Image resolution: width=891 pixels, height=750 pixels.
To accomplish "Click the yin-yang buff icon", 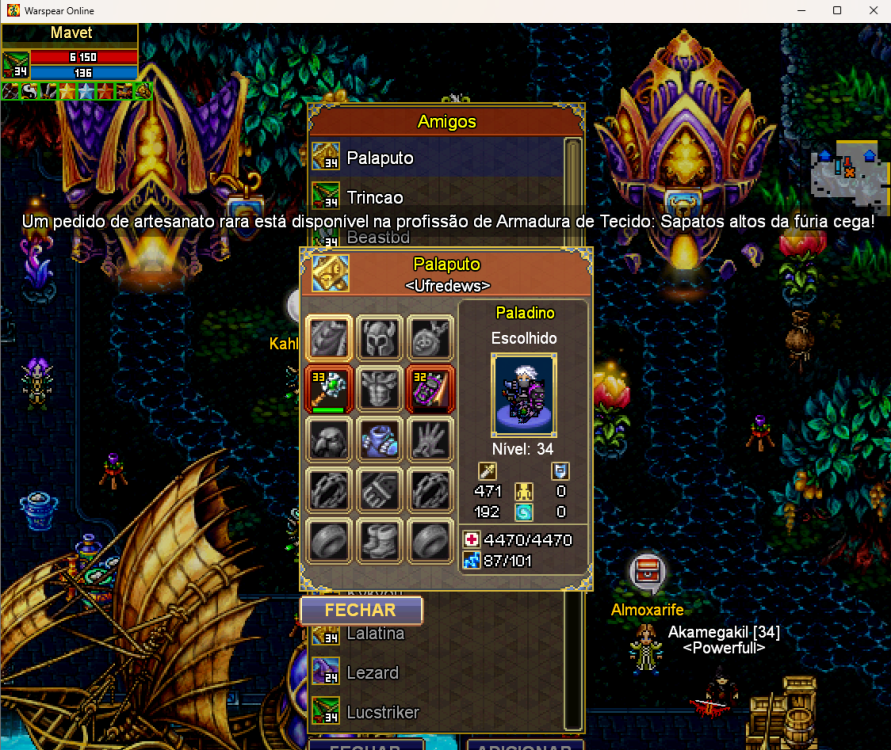I will pos(29,91).
